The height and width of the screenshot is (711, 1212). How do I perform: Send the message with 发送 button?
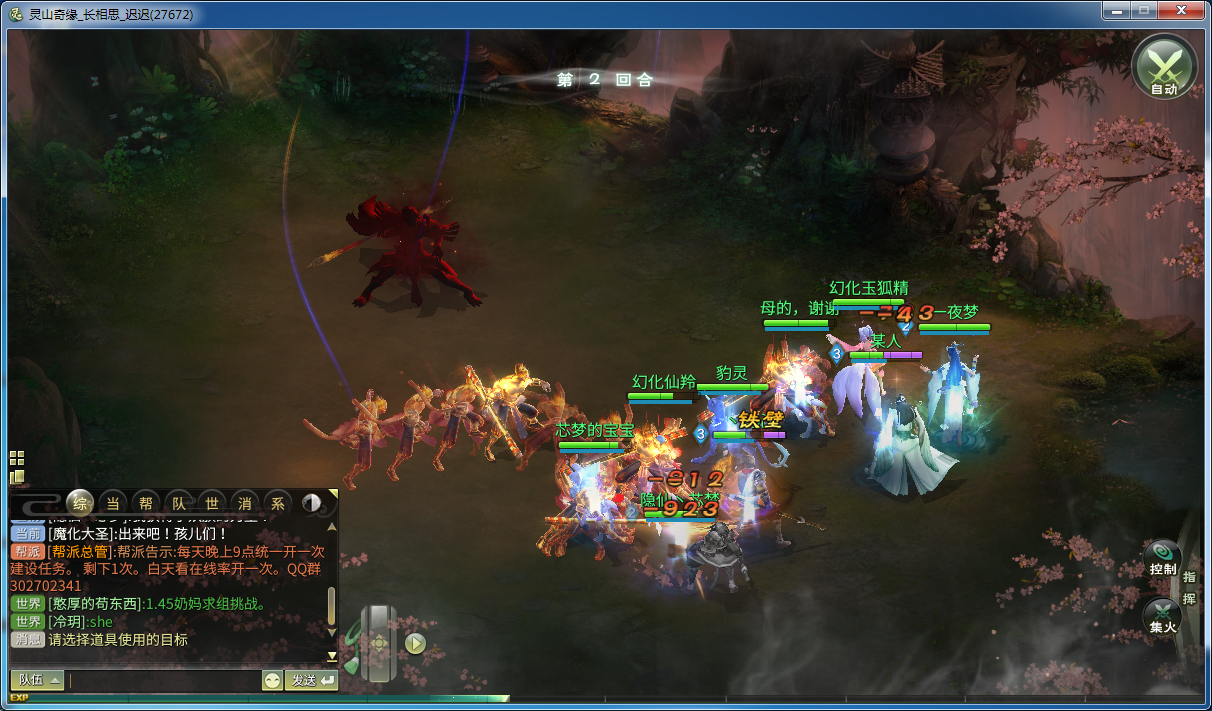point(311,680)
